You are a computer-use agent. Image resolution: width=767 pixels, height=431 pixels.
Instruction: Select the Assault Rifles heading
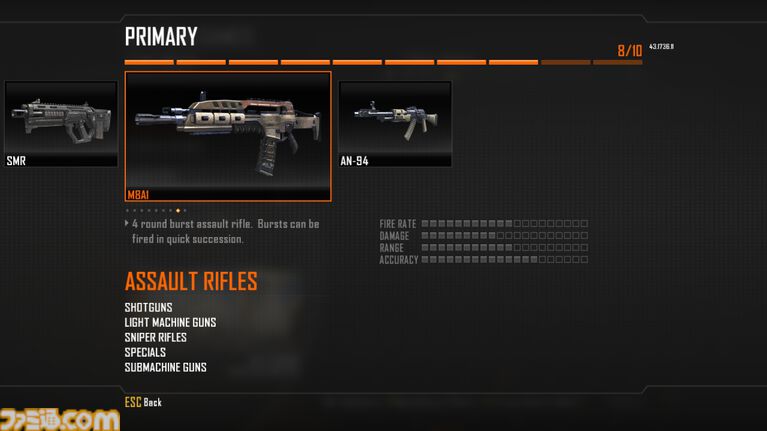(191, 282)
